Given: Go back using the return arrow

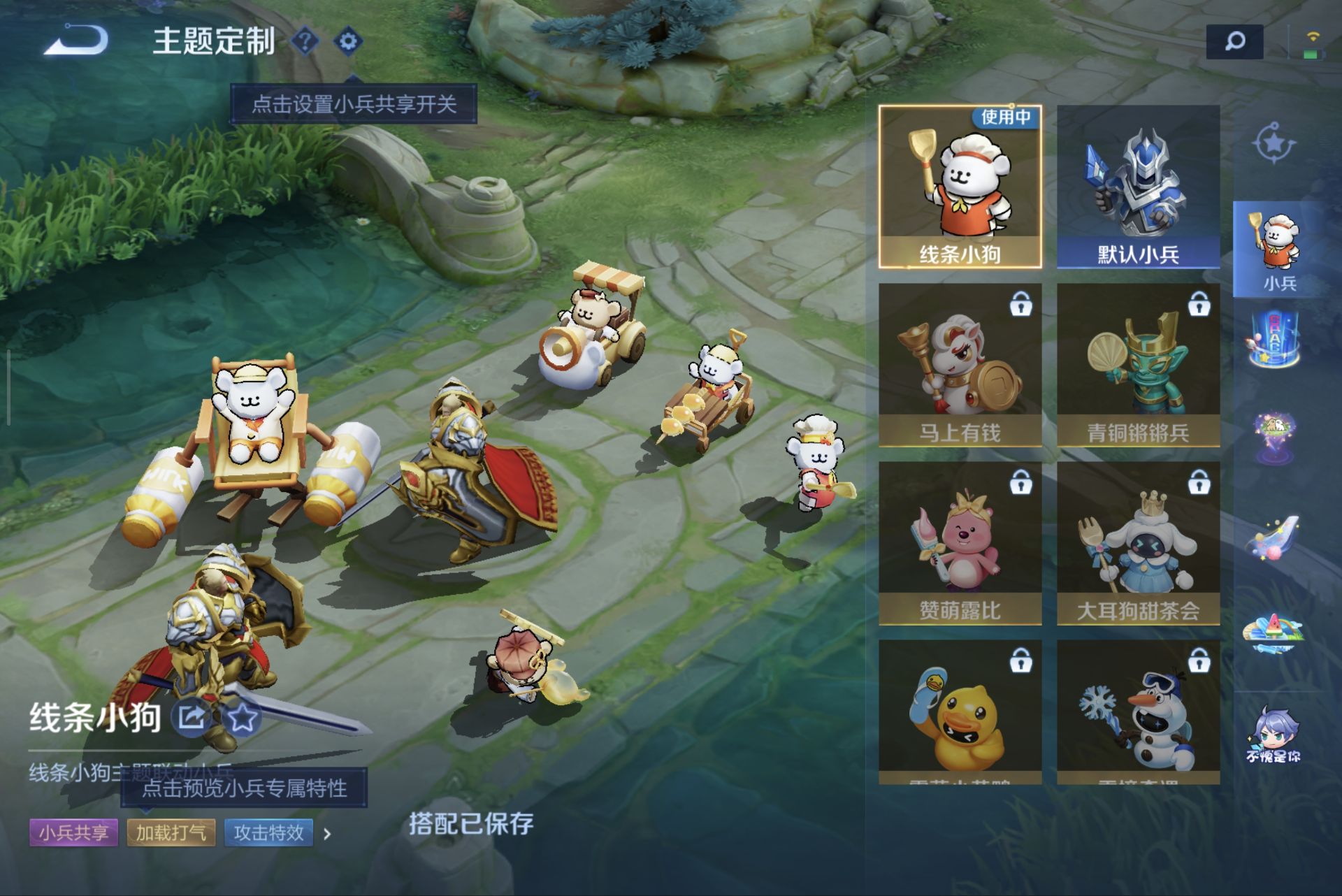Looking at the screenshot, I should [x=75, y=41].
